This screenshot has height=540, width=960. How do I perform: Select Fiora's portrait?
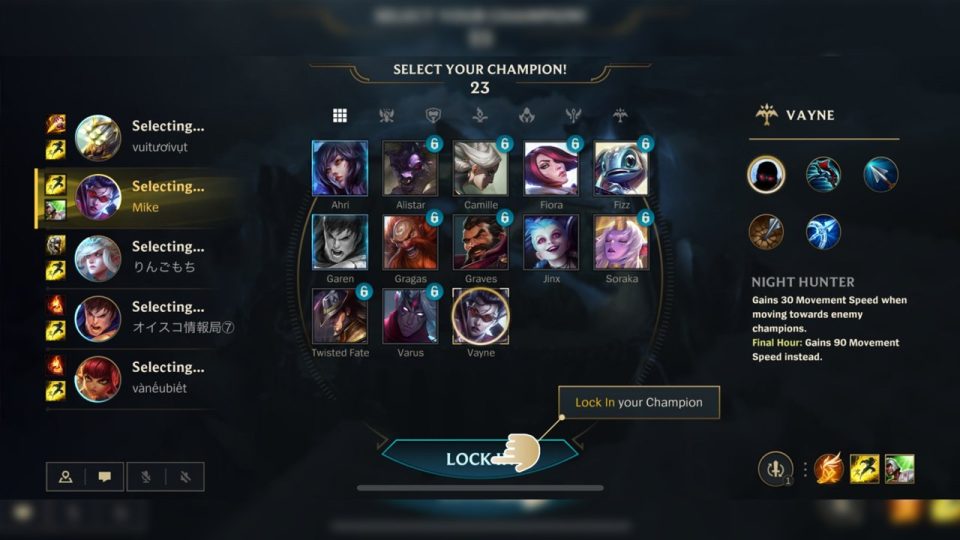tap(551, 168)
